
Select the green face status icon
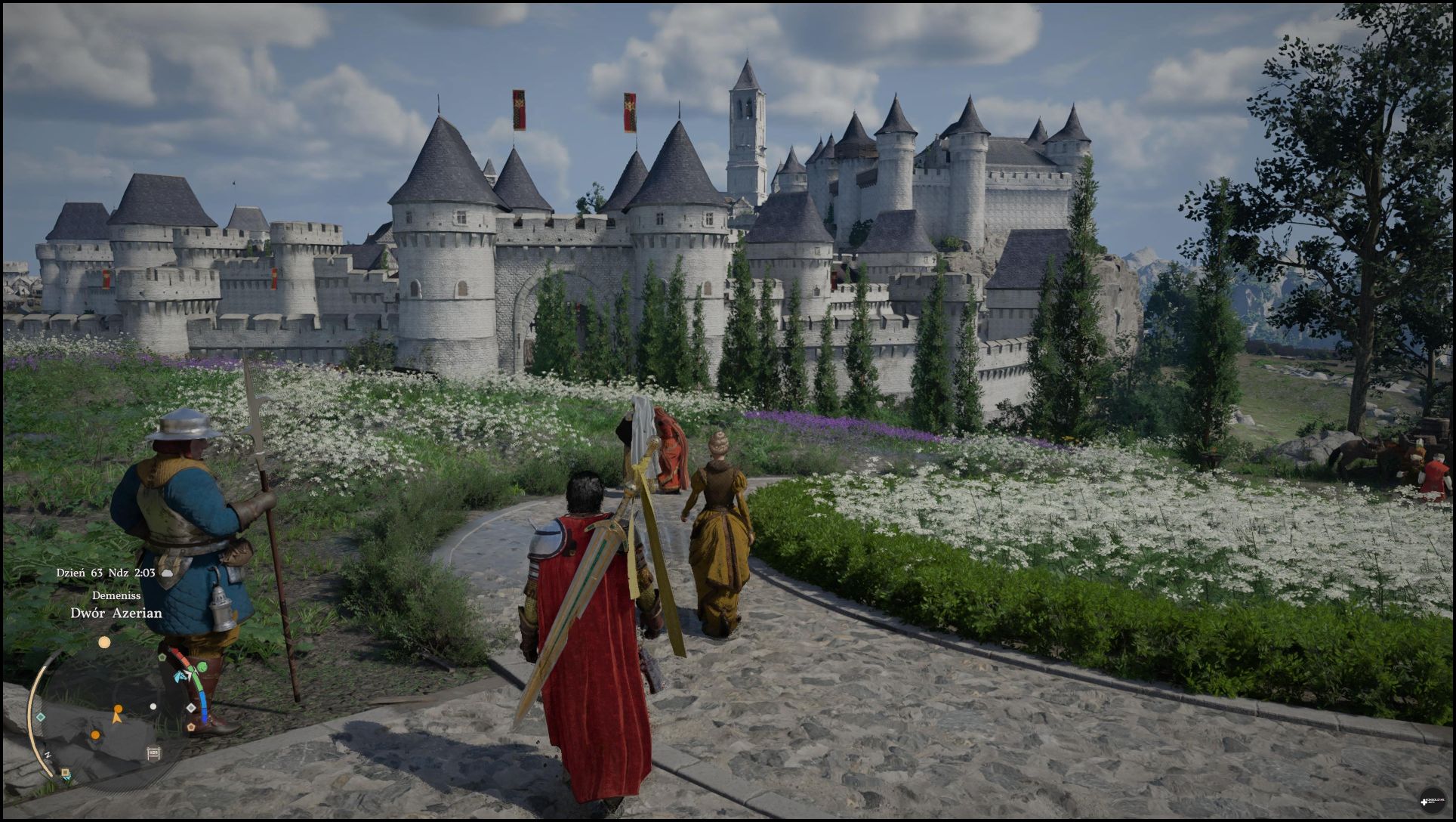(202, 668)
